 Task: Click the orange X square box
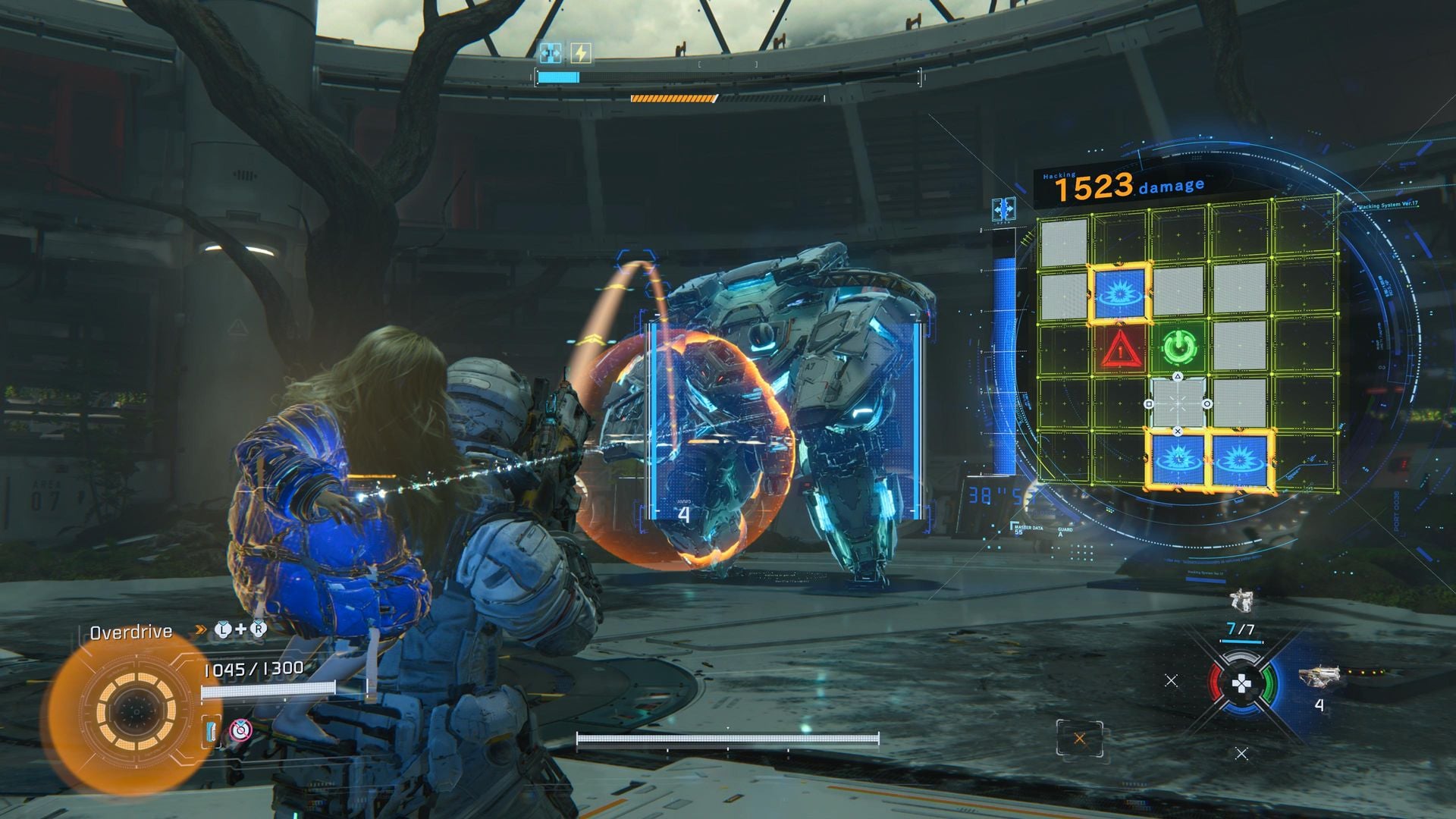[x=1079, y=739]
